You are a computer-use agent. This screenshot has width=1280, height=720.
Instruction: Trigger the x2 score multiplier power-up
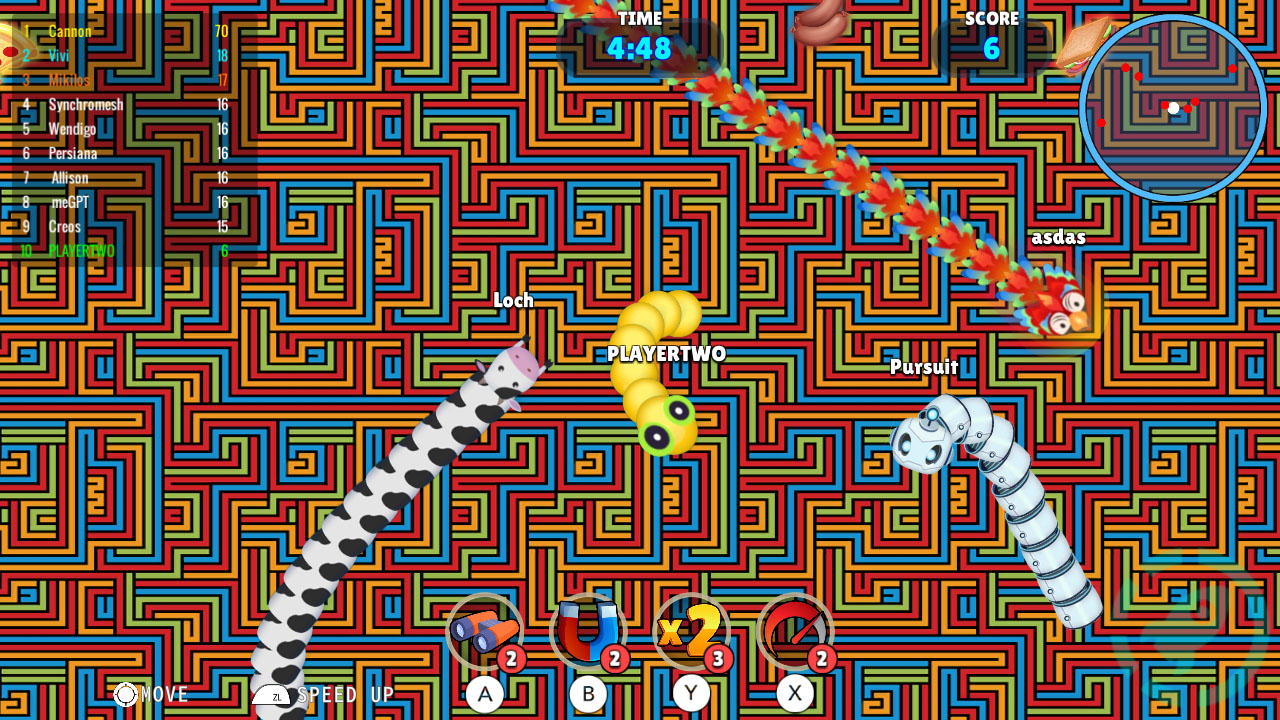point(690,632)
